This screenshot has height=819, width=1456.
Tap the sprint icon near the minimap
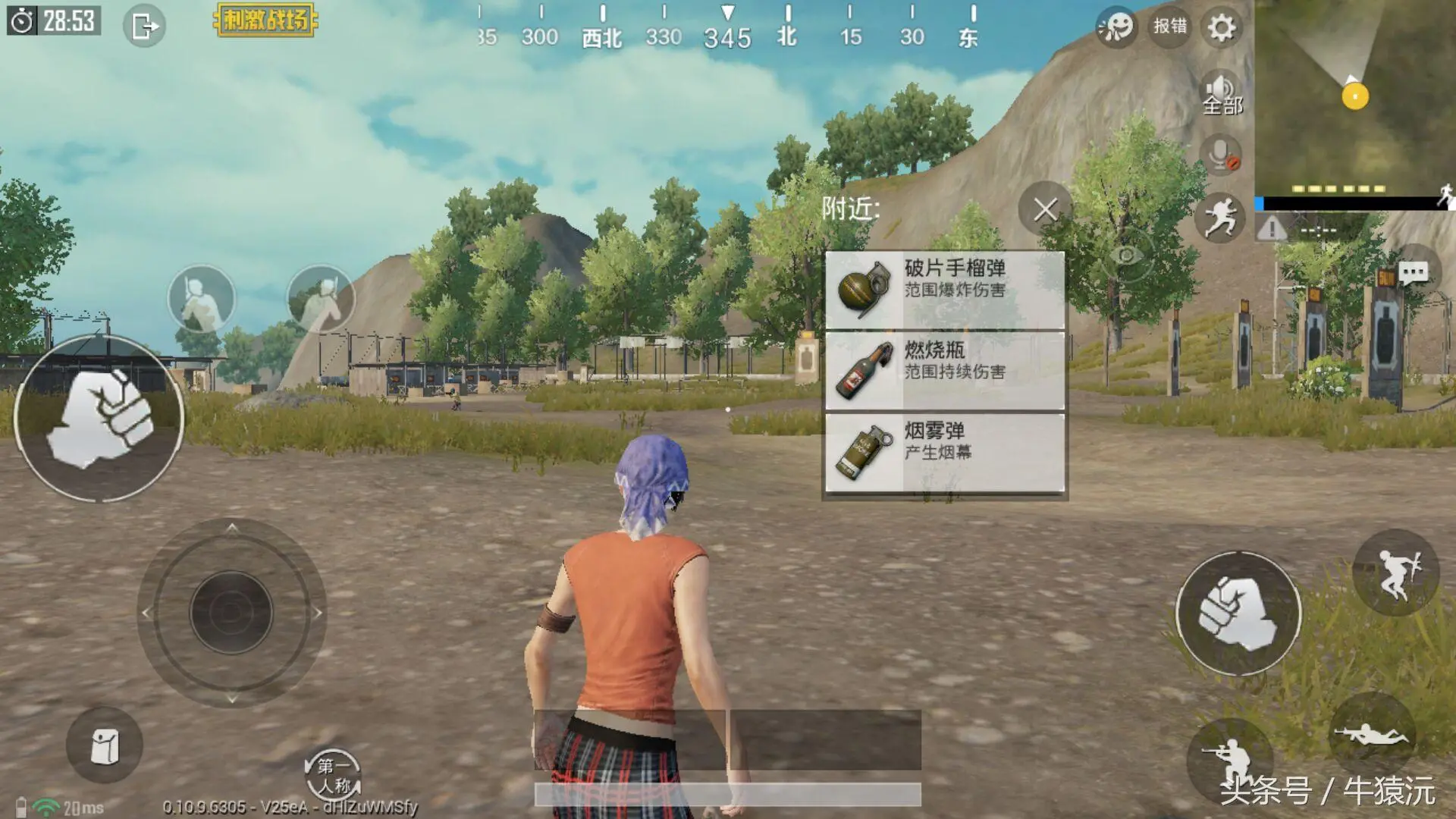click(1221, 218)
